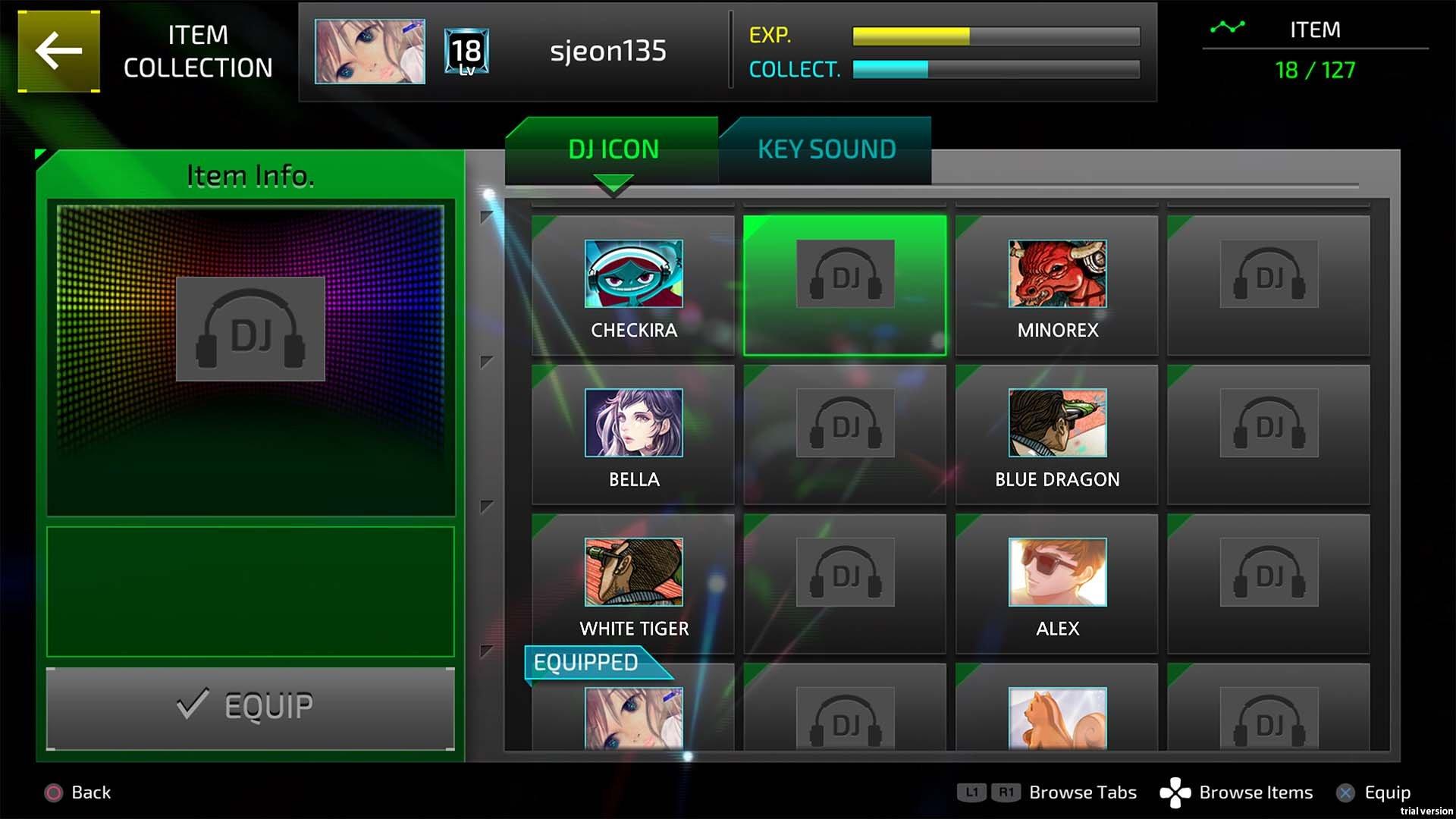Switch to the KEY SOUND tab
Screen dimensions: 1456x819
pos(825,149)
